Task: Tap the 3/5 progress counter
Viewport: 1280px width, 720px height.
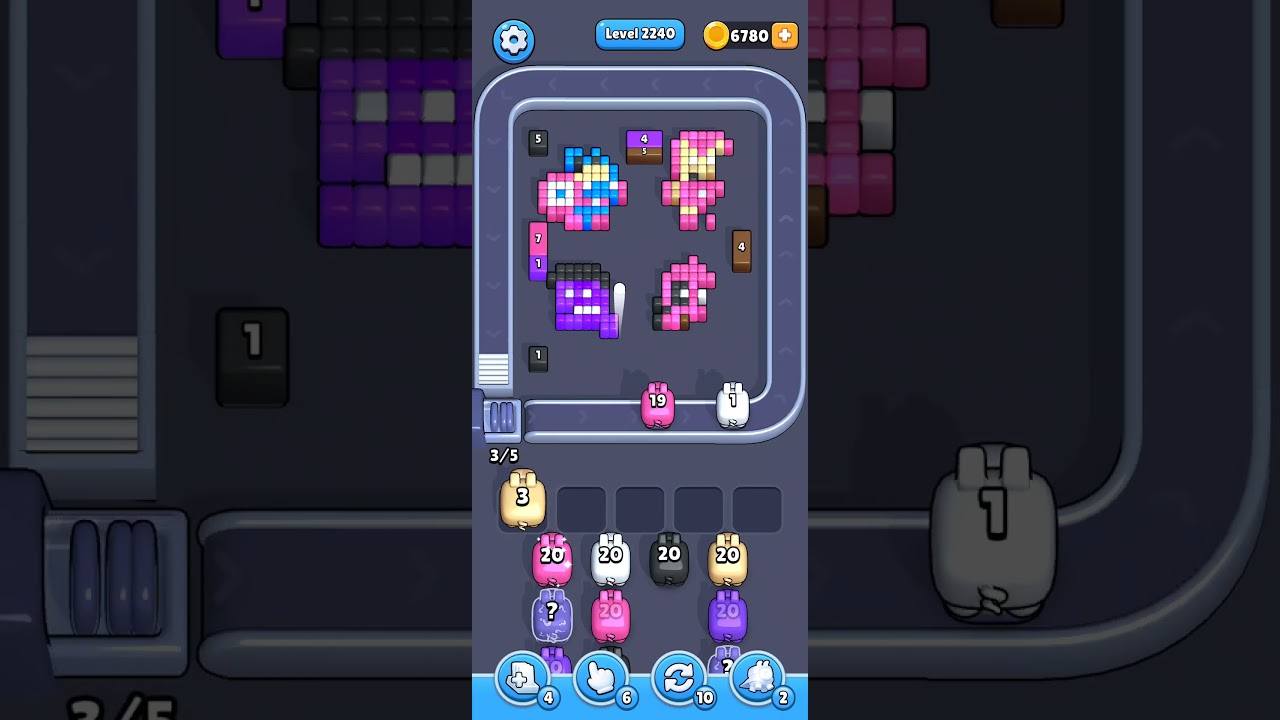Action: point(501,456)
